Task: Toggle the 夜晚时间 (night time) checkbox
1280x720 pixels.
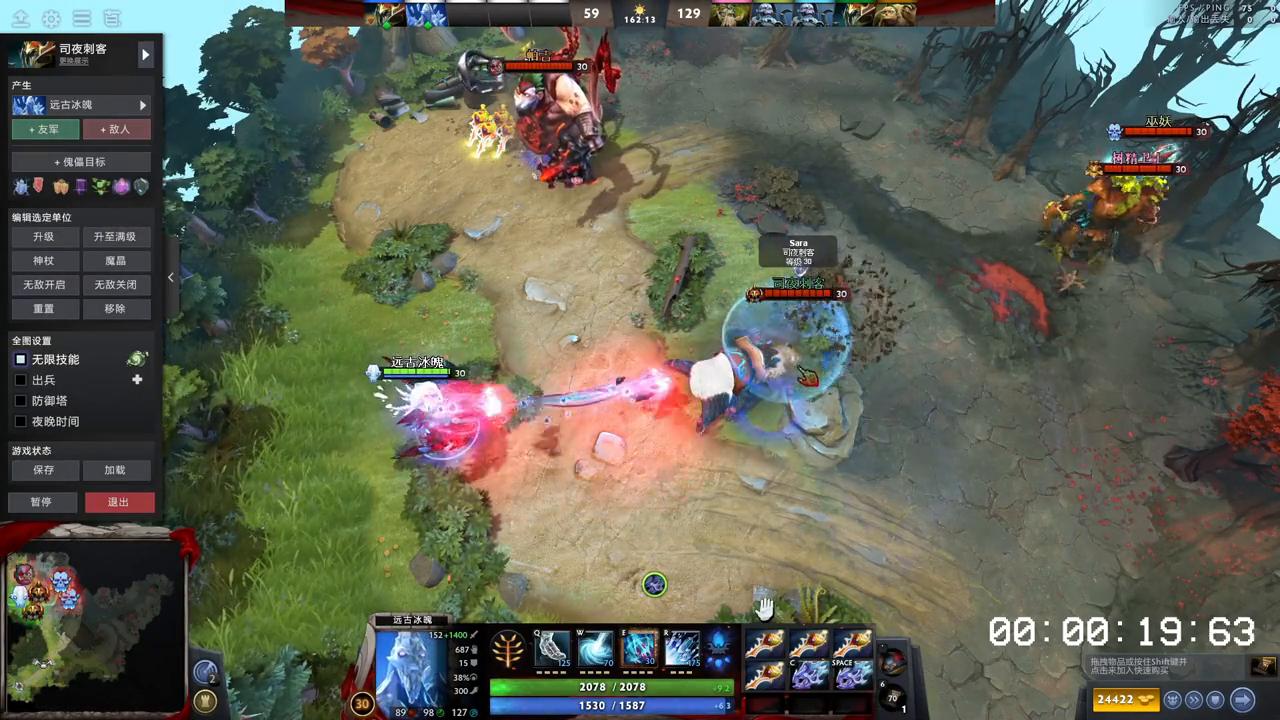Action: 22,421
